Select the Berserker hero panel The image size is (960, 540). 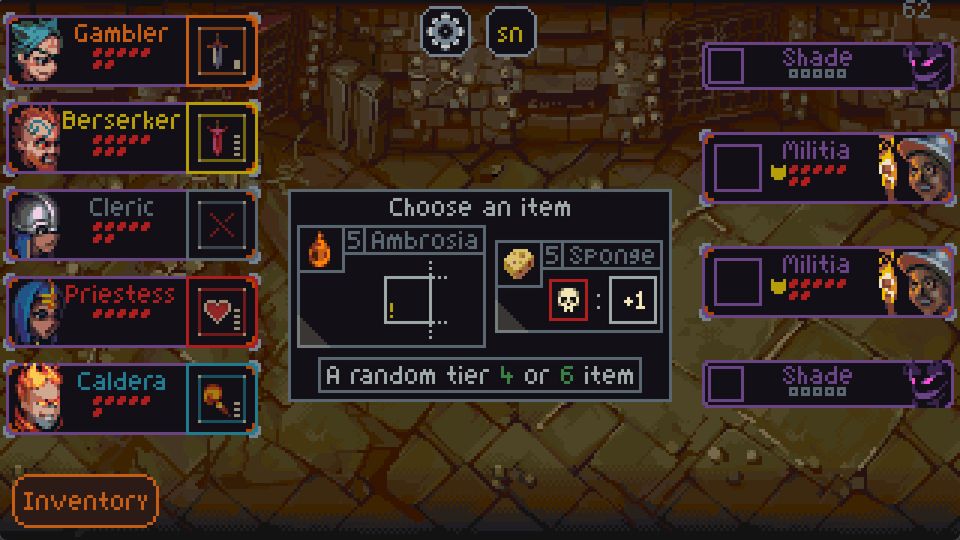pos(98,137)
